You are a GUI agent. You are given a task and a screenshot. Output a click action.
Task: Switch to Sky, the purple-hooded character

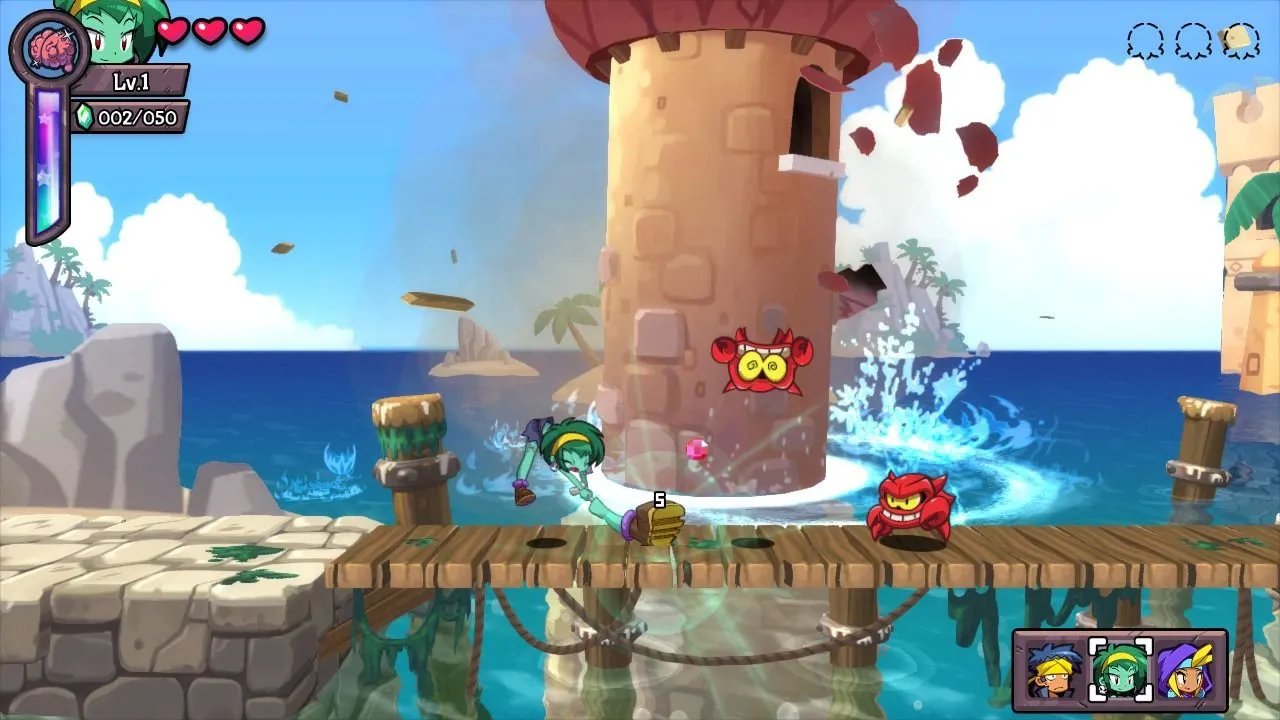(x=1186, y=670)
